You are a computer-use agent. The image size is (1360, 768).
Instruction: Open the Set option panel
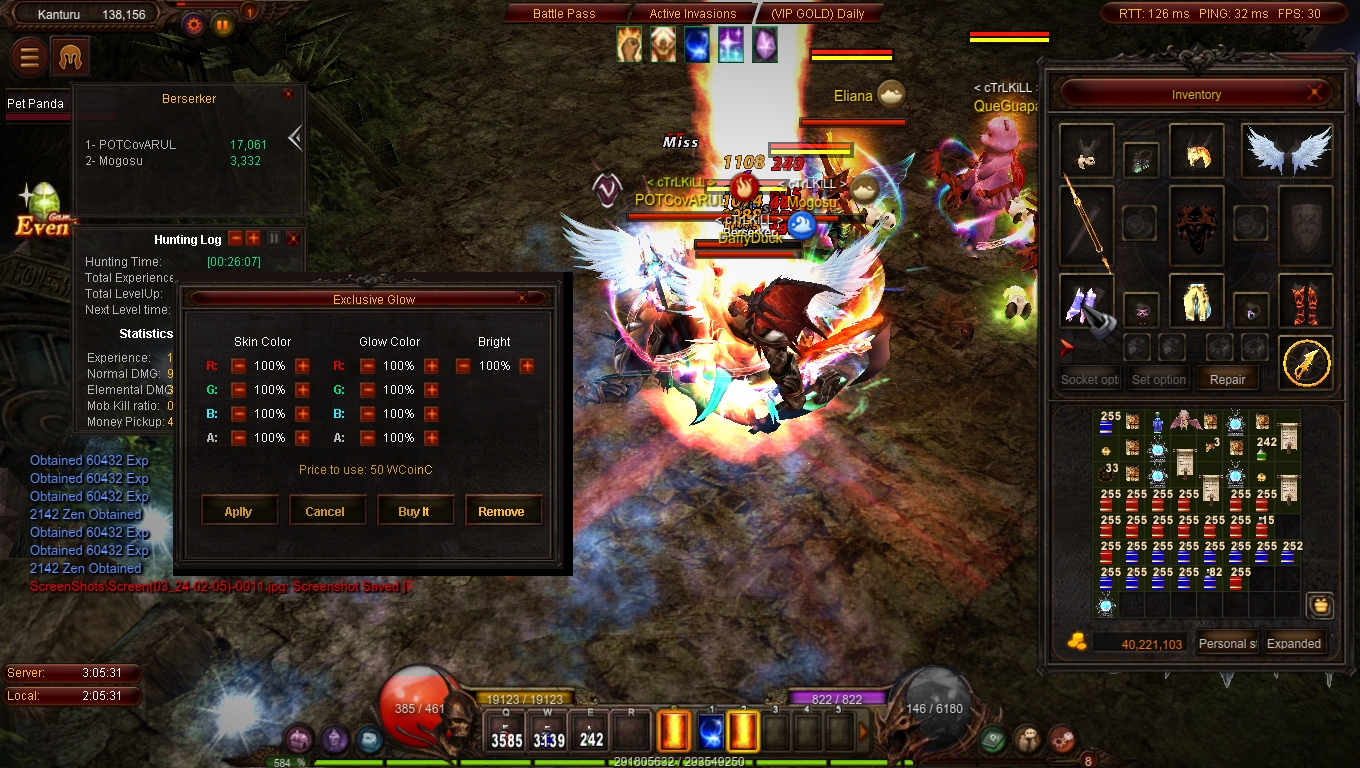(1158, 380)
